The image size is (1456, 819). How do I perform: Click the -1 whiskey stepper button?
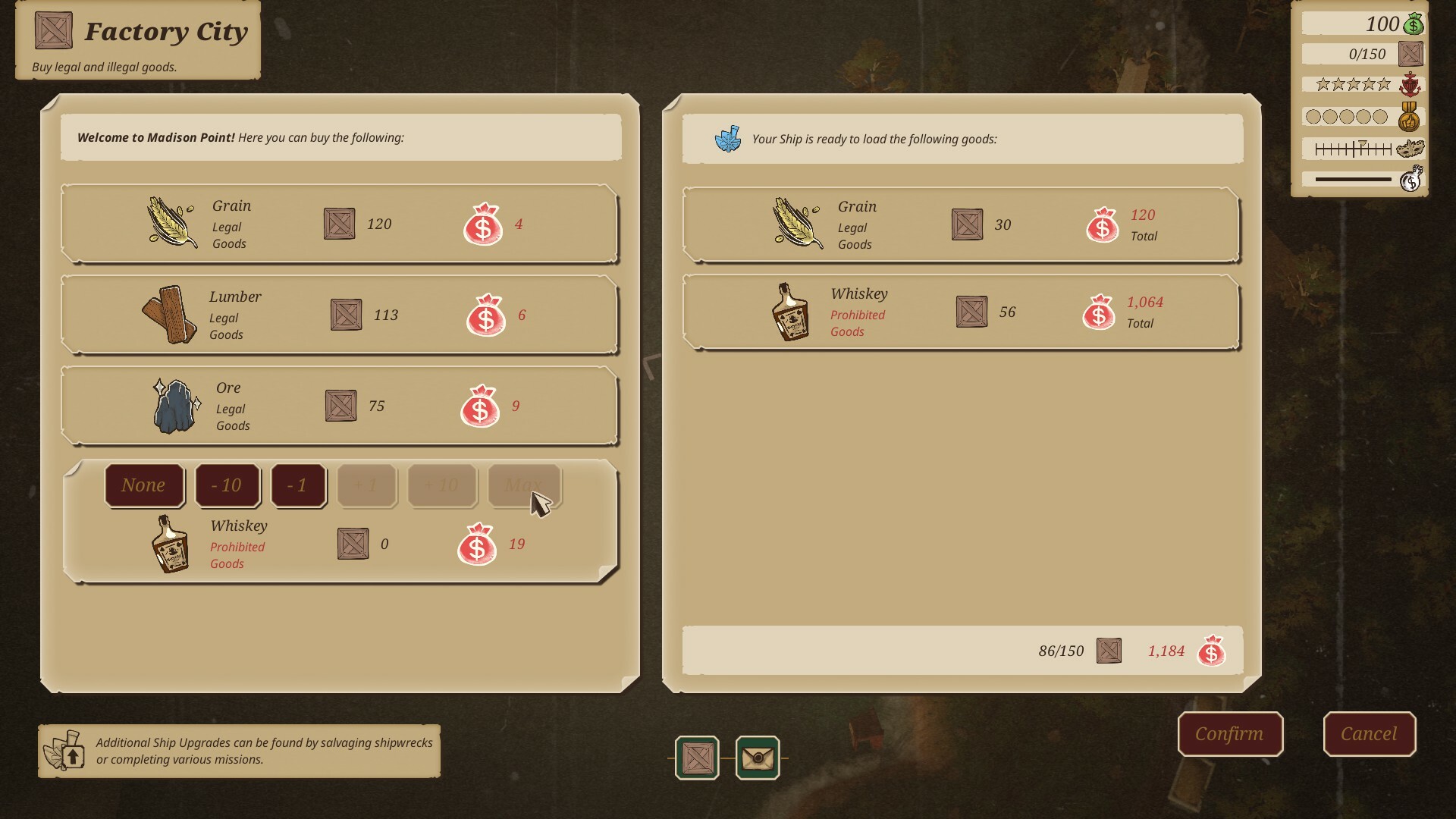coord(298,485)
